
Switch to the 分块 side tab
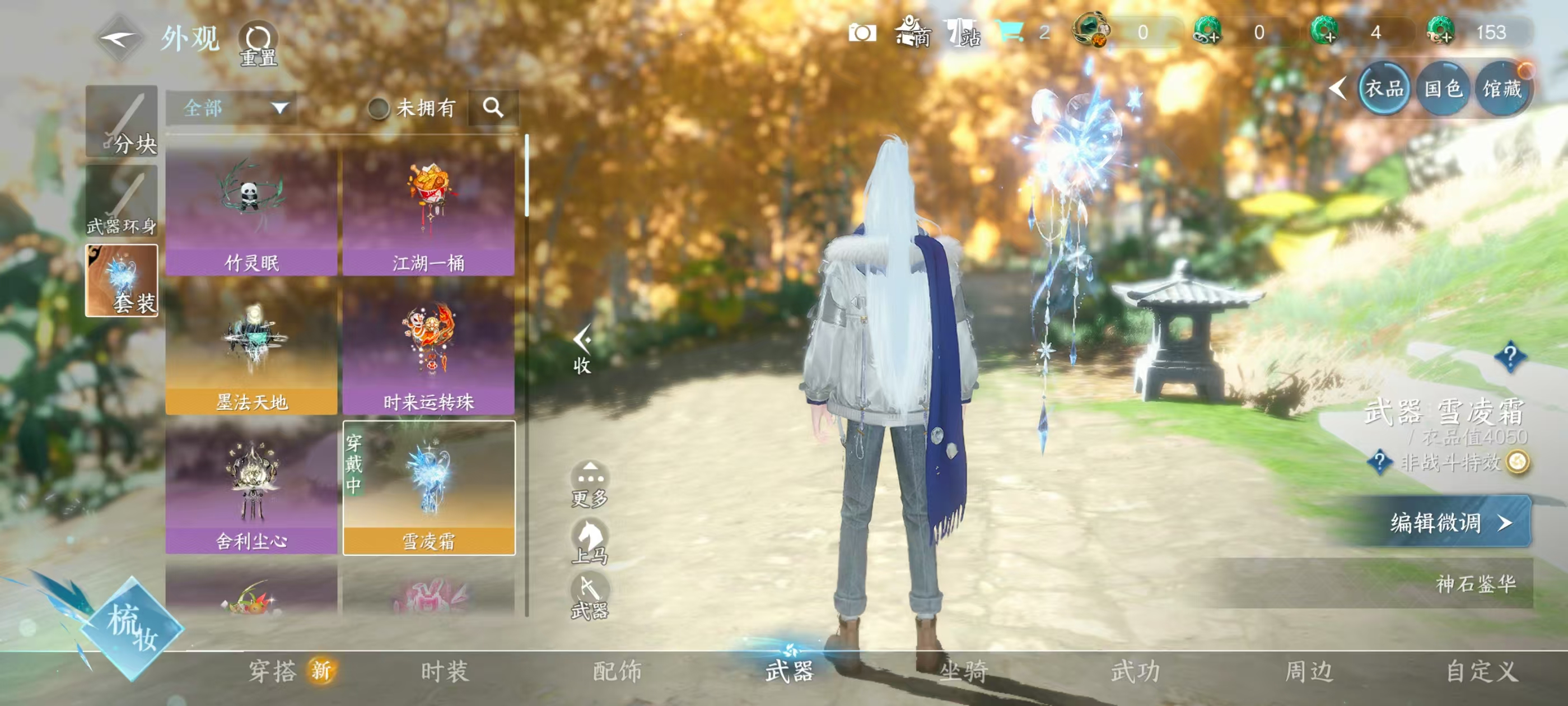pyautogui.click(x=122, y=121)
